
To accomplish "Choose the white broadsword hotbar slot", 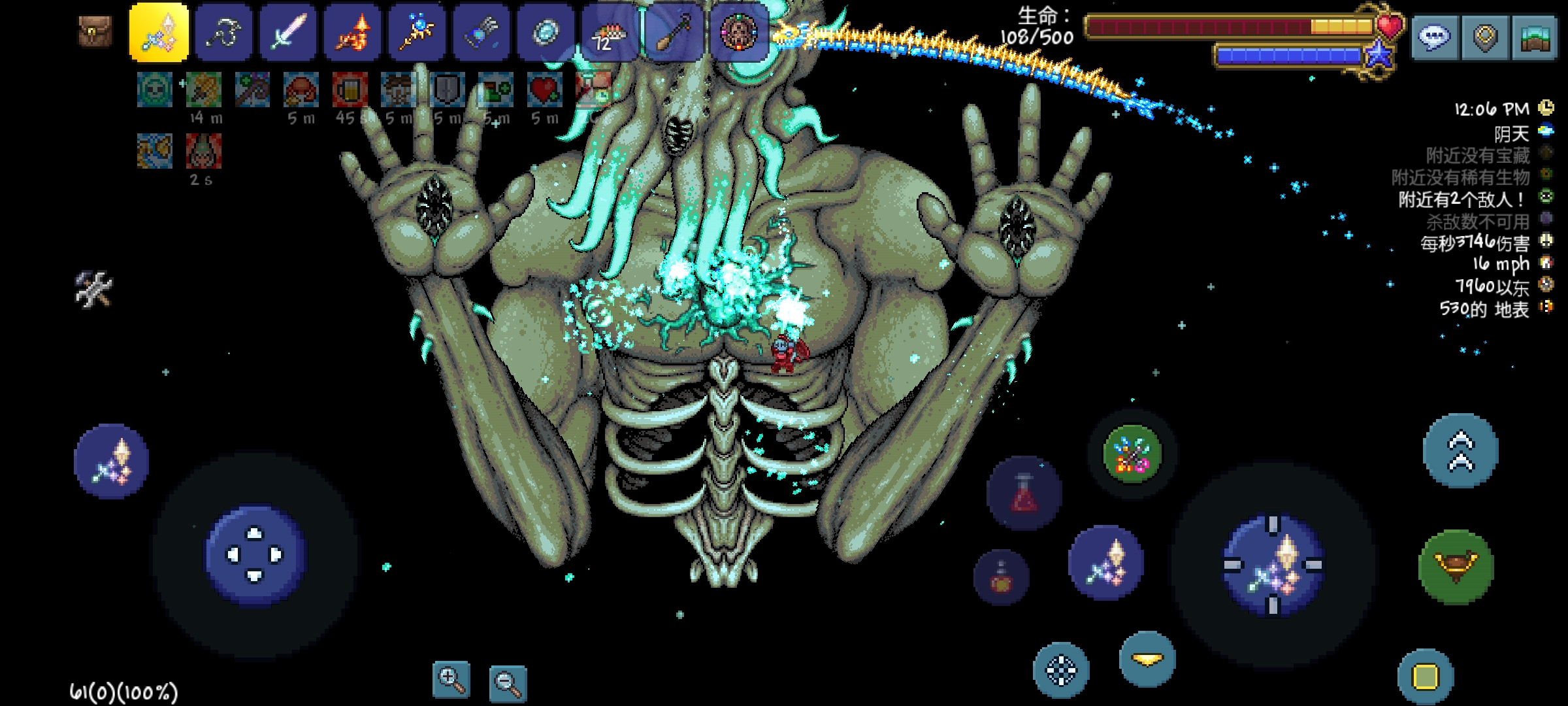I will (288, 33).
